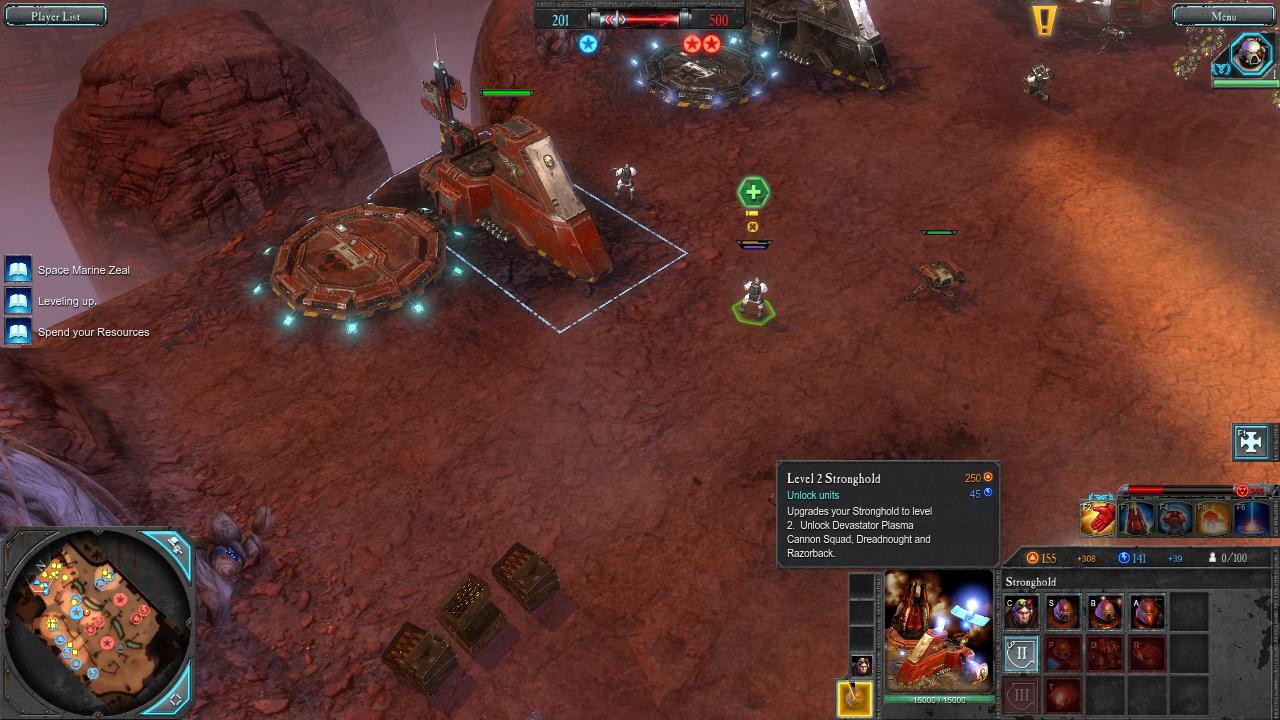
Task: Select the hero portrait under the Menu button
Action: pyautogui.click(x=1249, y=55)
